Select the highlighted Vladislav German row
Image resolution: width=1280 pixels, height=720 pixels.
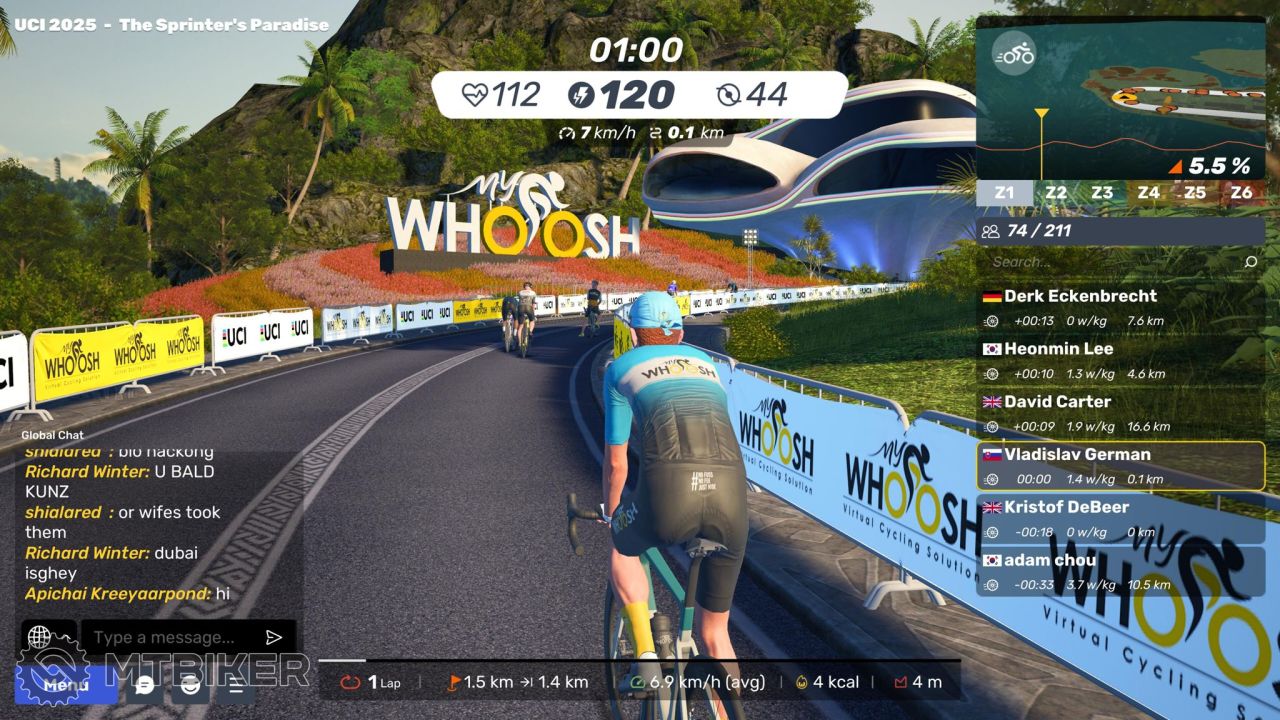[x=1120, y=466]
